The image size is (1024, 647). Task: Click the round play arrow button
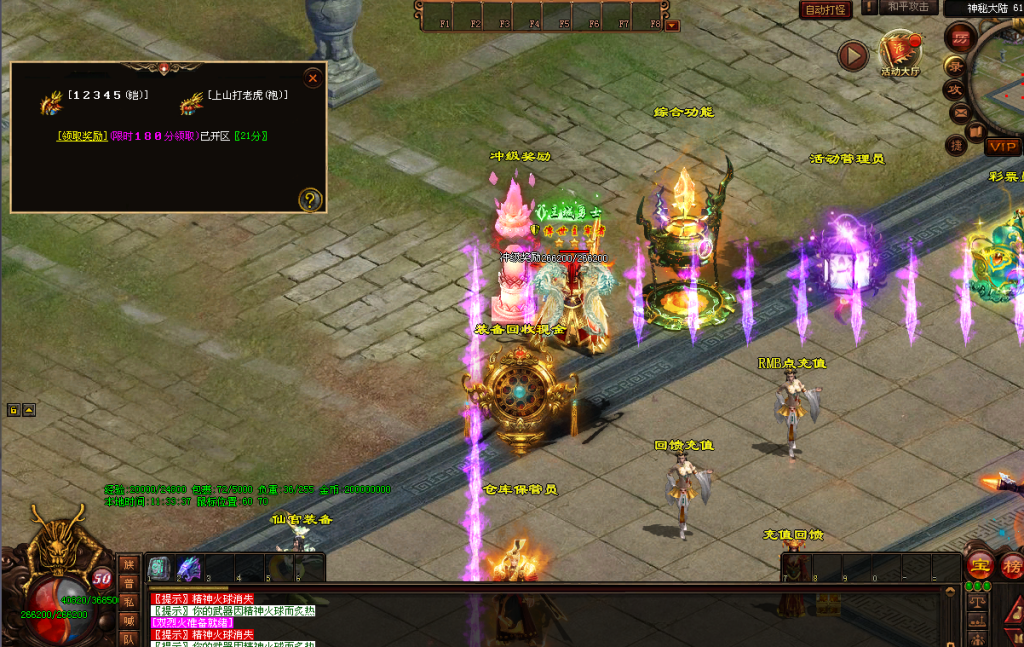[x=852, y=56]
